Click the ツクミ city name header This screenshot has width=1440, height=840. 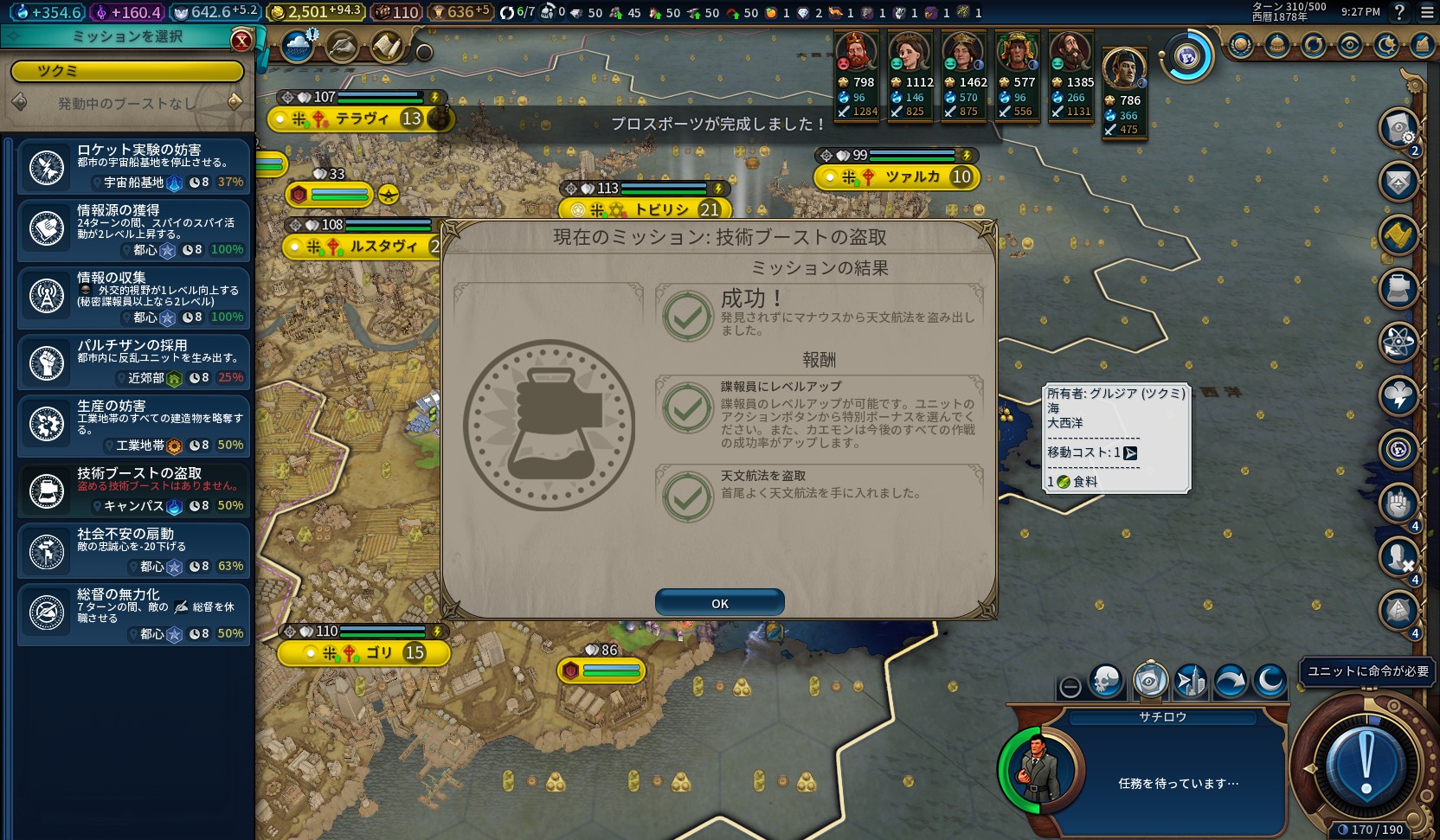coord(126,71)
